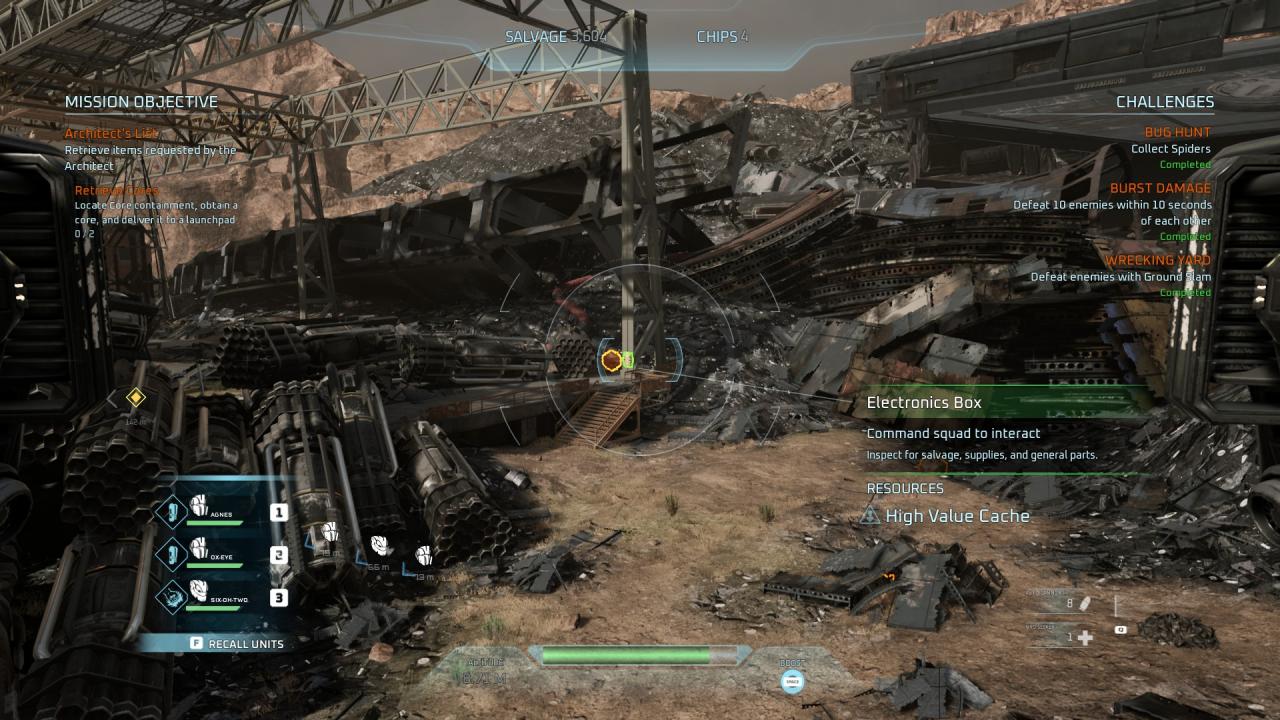Open the Architect's List mission objective

click(x=112, y=133)
